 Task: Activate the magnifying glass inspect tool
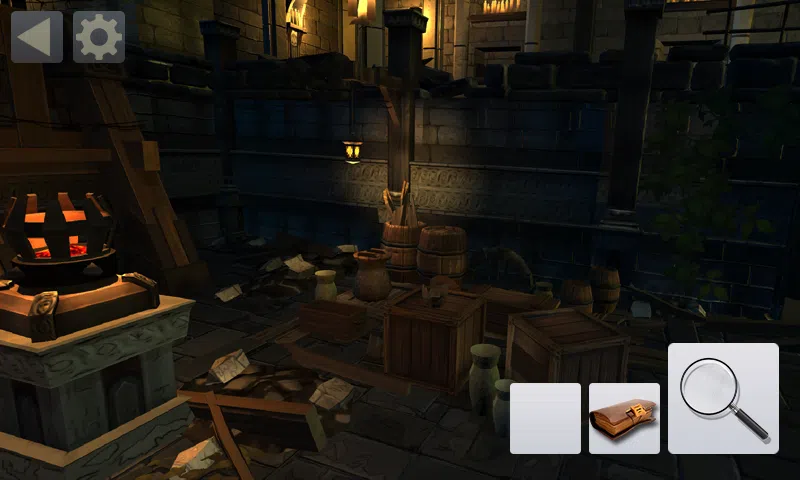coord(723,398)
